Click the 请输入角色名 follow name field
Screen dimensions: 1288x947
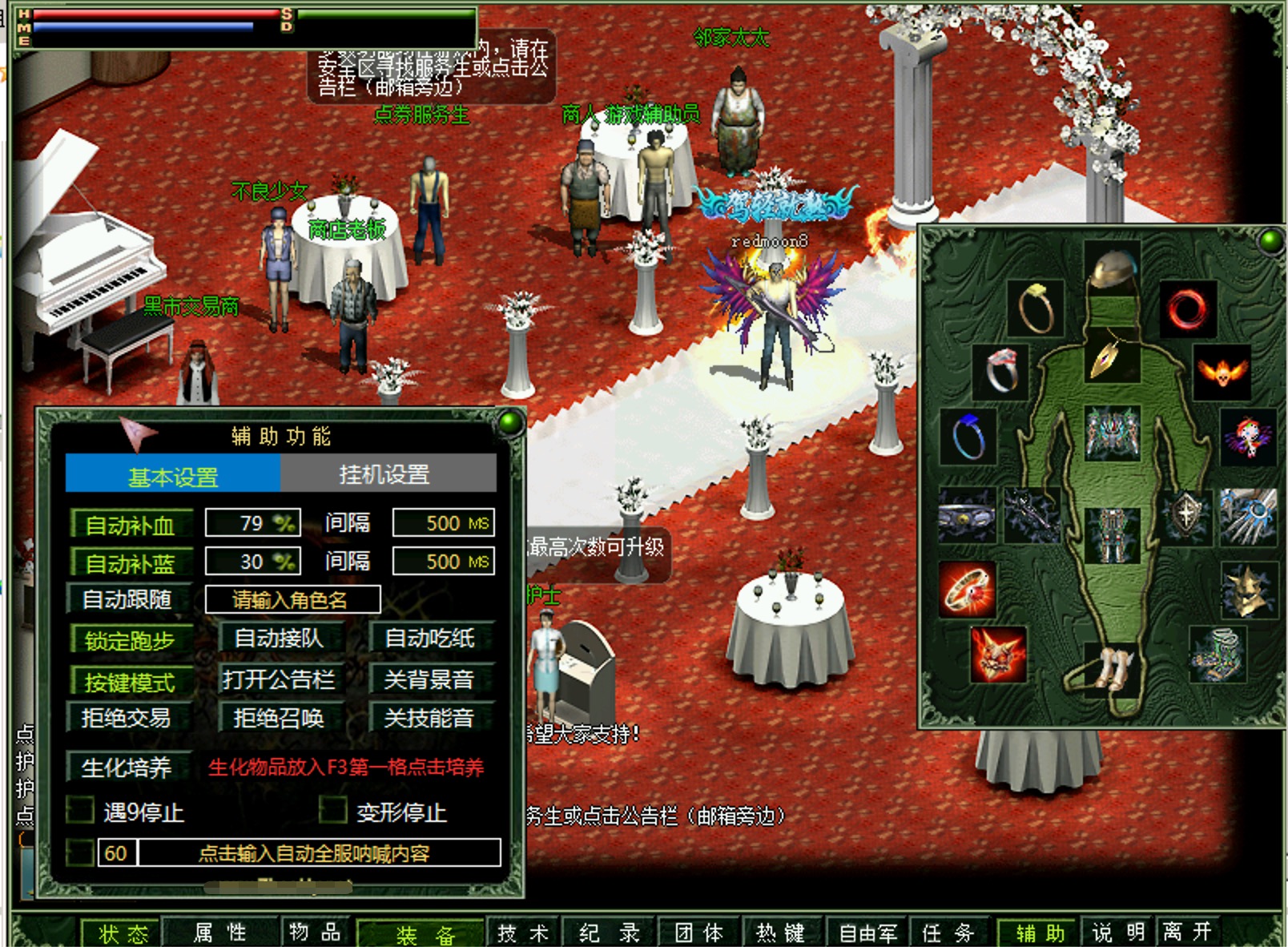(292, 599)
